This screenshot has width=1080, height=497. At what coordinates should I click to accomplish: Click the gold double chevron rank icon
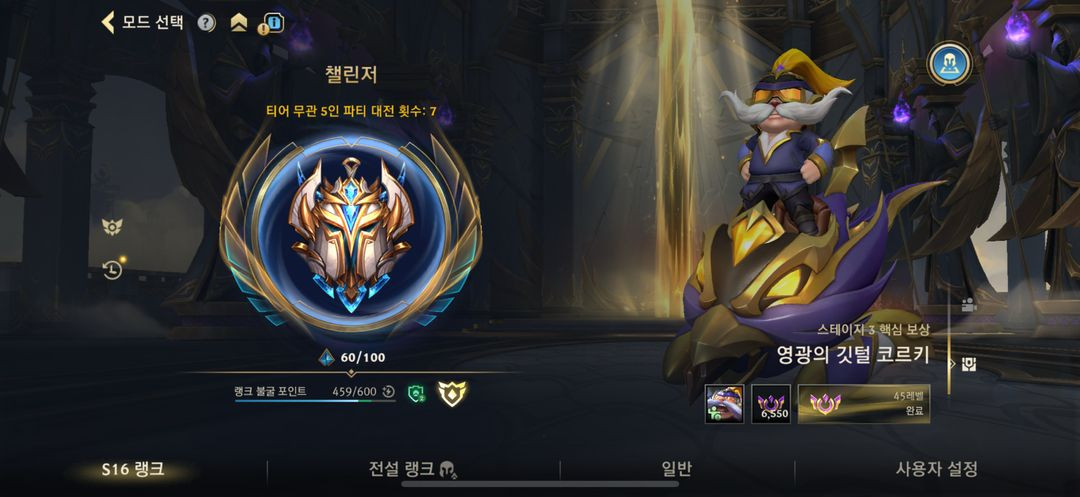click(238, 23)
